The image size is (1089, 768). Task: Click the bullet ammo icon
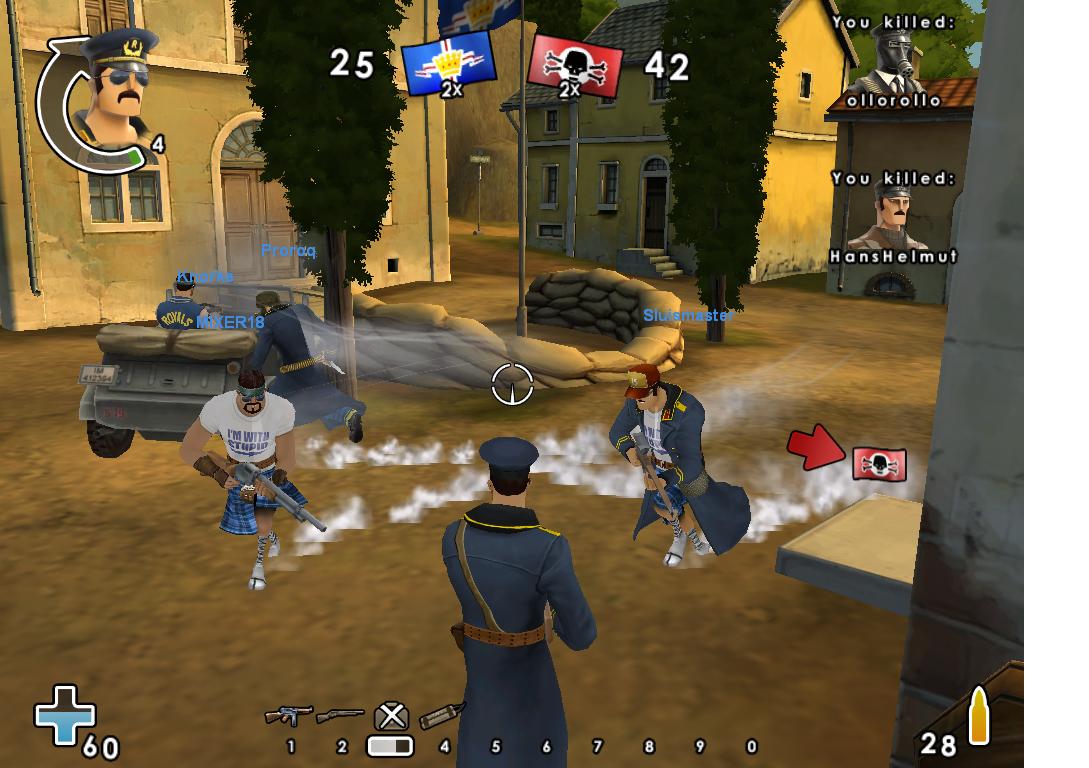[x=978, y=717]
